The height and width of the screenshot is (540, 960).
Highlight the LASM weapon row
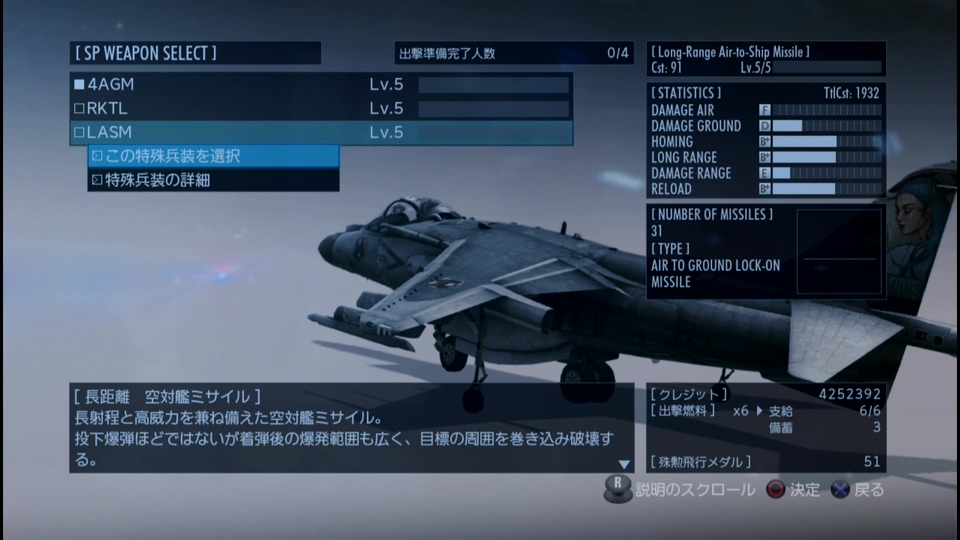point(320,132)
